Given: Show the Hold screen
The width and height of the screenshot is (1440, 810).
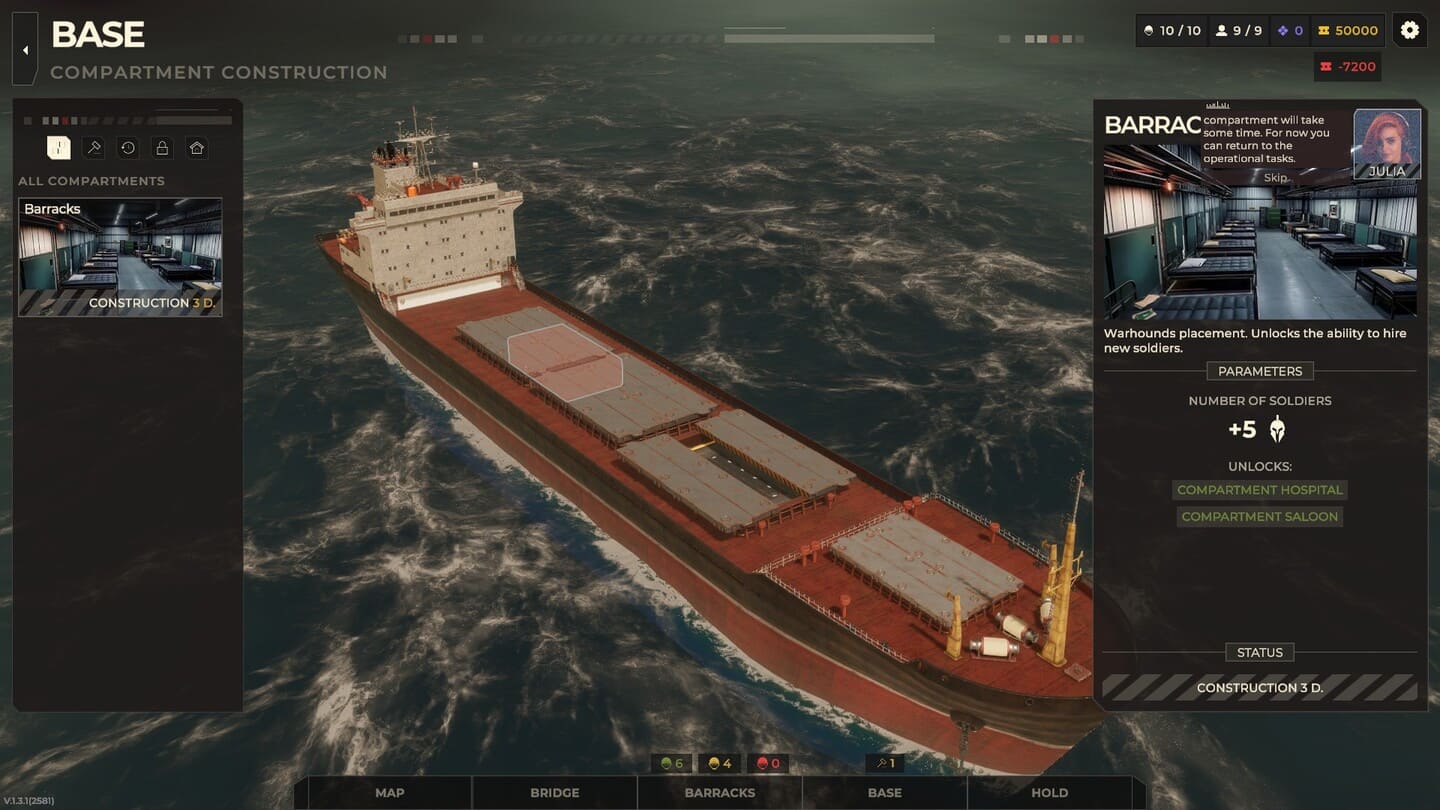Looking at the screenshot, I should (1049, 792).
